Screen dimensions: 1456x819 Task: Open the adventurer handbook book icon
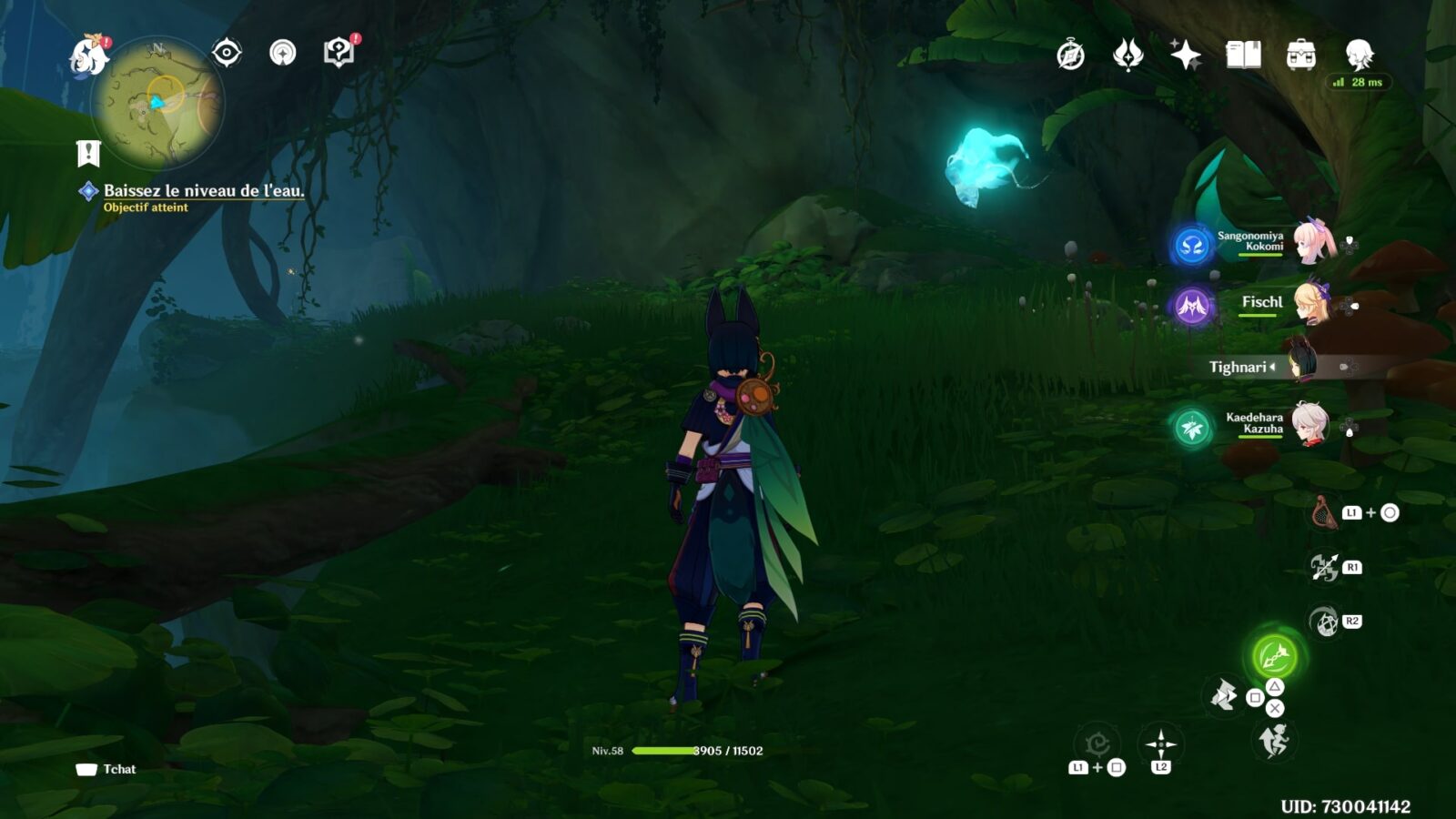[x=1243, y=56]
